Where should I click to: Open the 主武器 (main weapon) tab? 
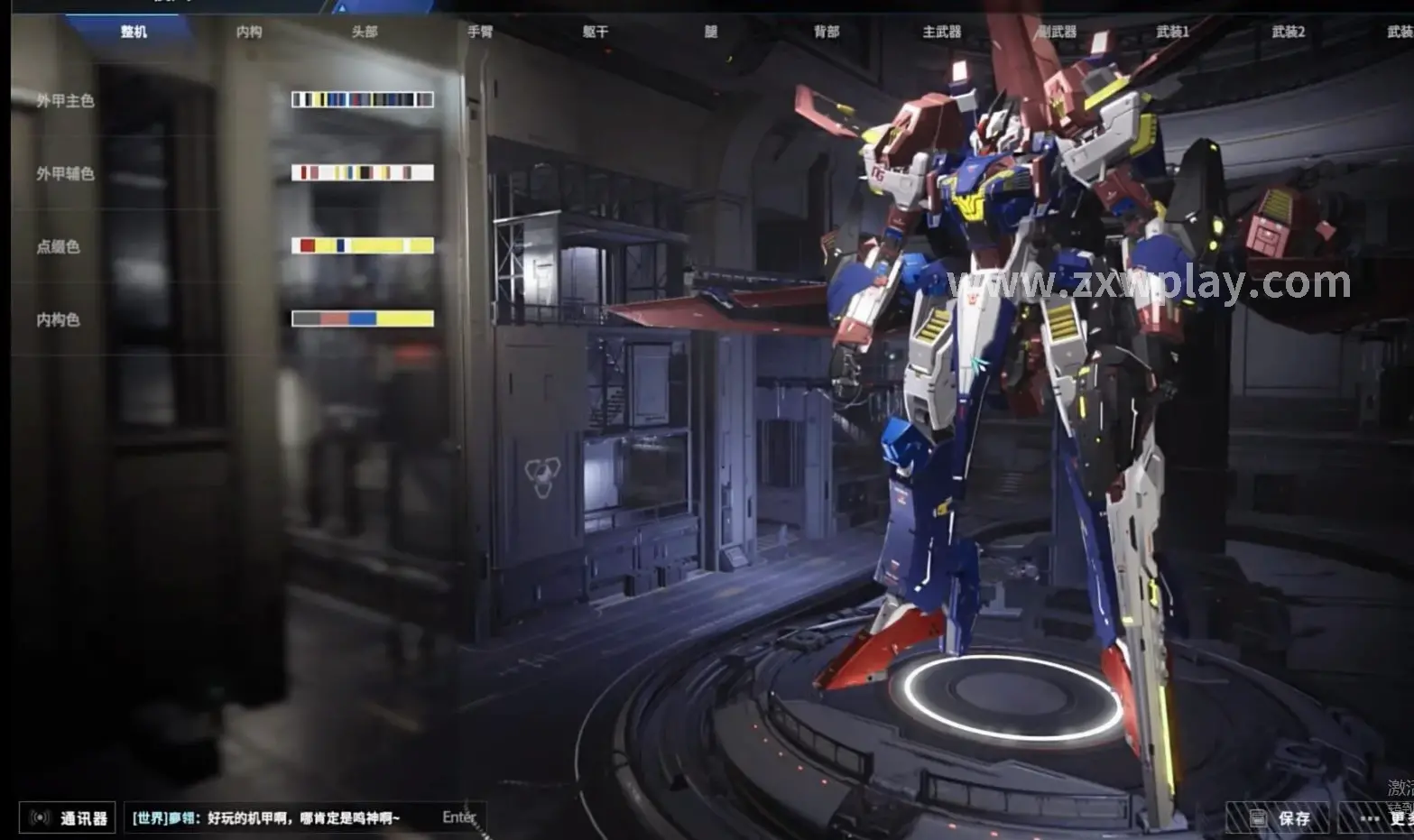click(942, 32)
